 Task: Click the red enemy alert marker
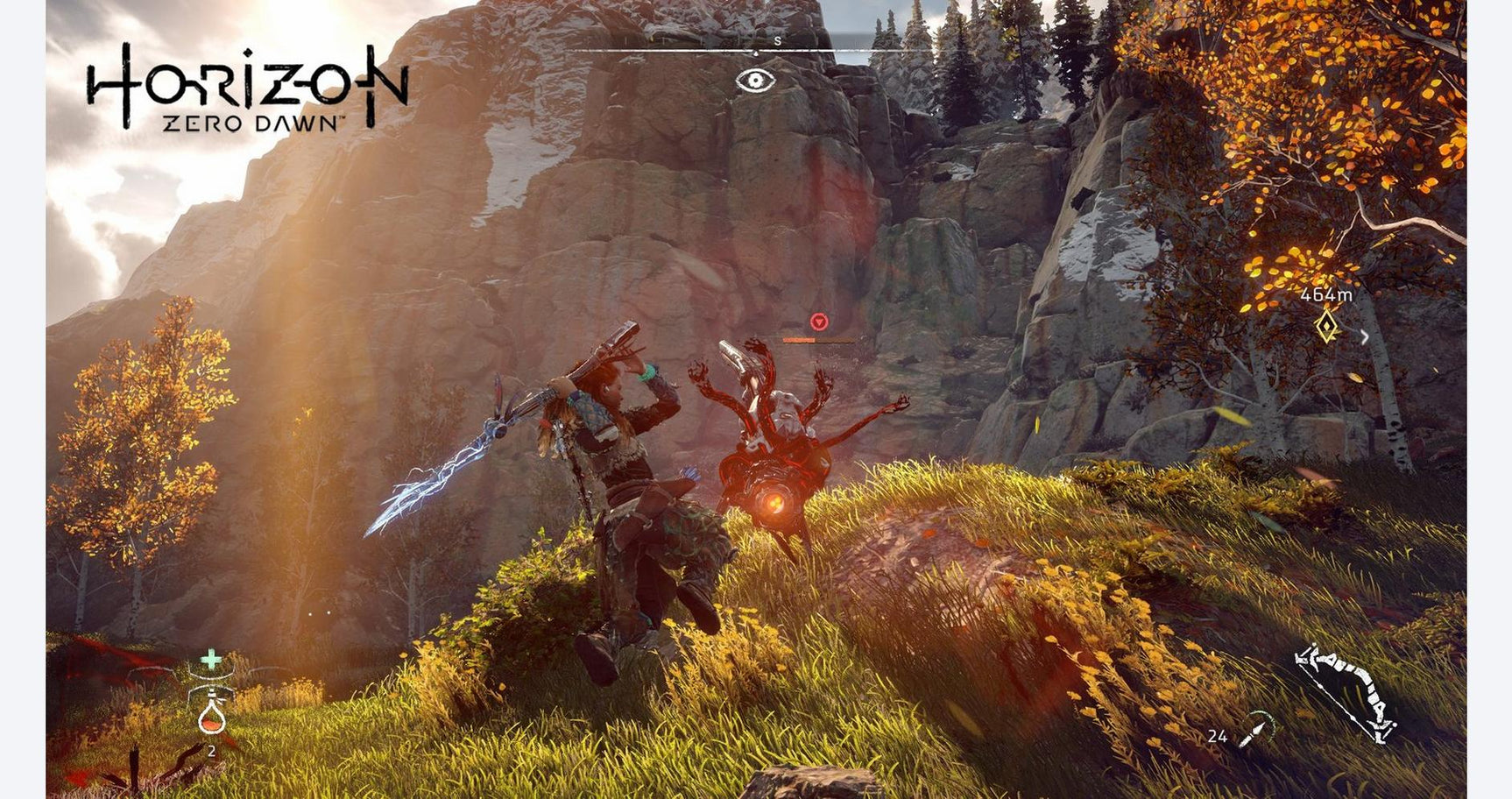coord(817,320)
